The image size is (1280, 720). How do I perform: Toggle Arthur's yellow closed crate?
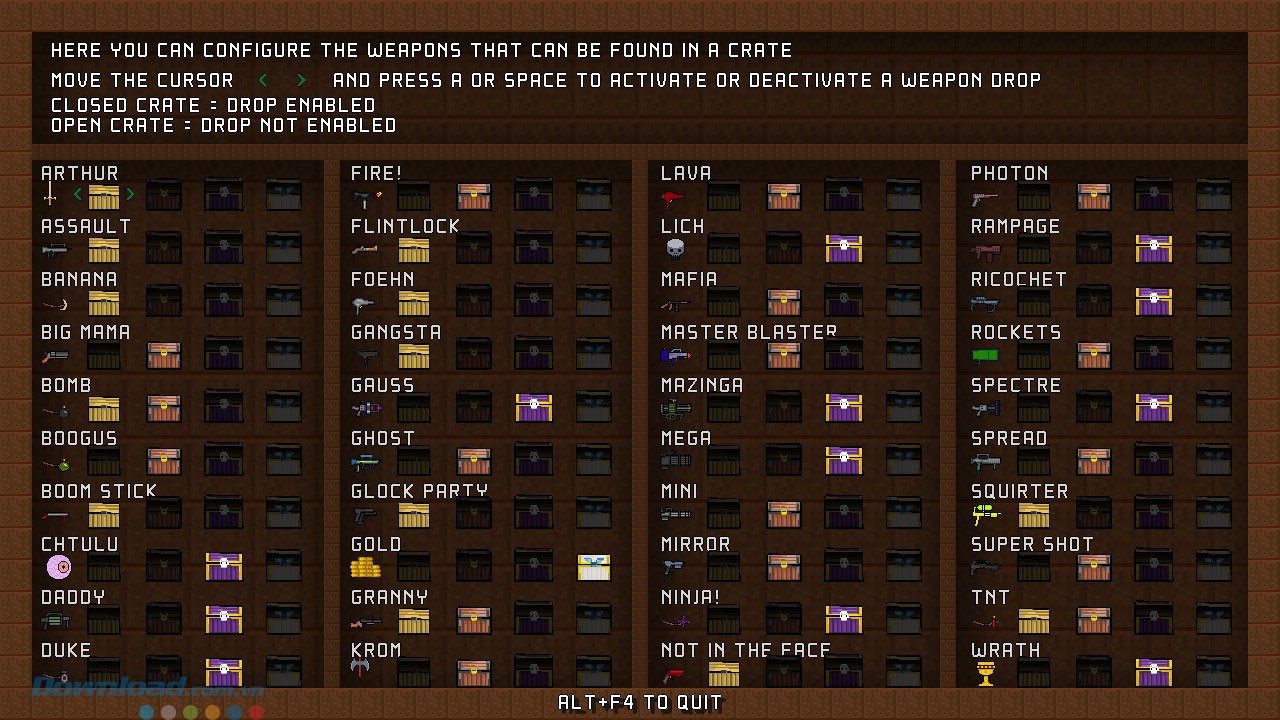(104, 195)
